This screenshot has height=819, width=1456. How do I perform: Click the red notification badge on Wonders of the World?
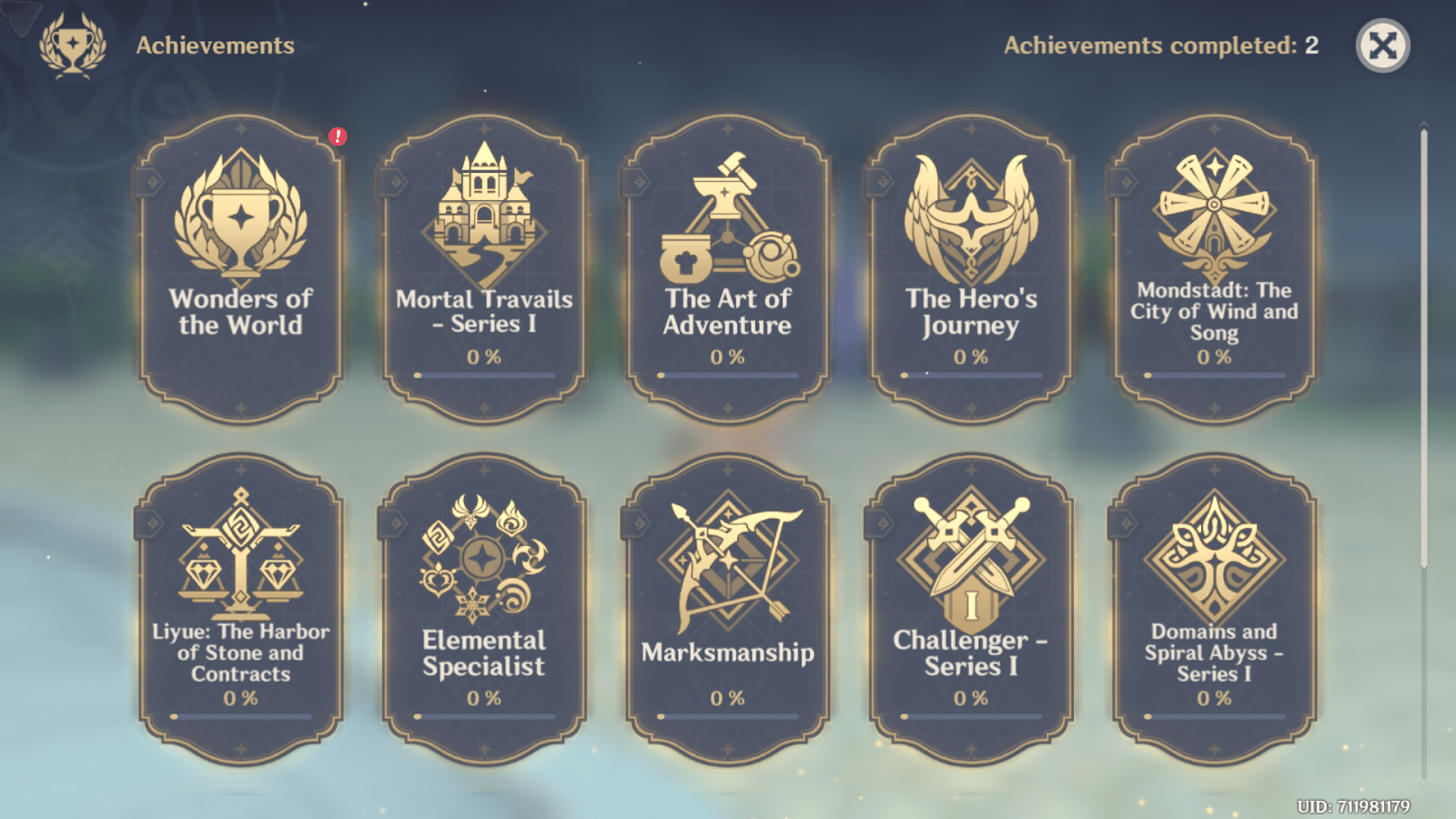coord(338,136)
